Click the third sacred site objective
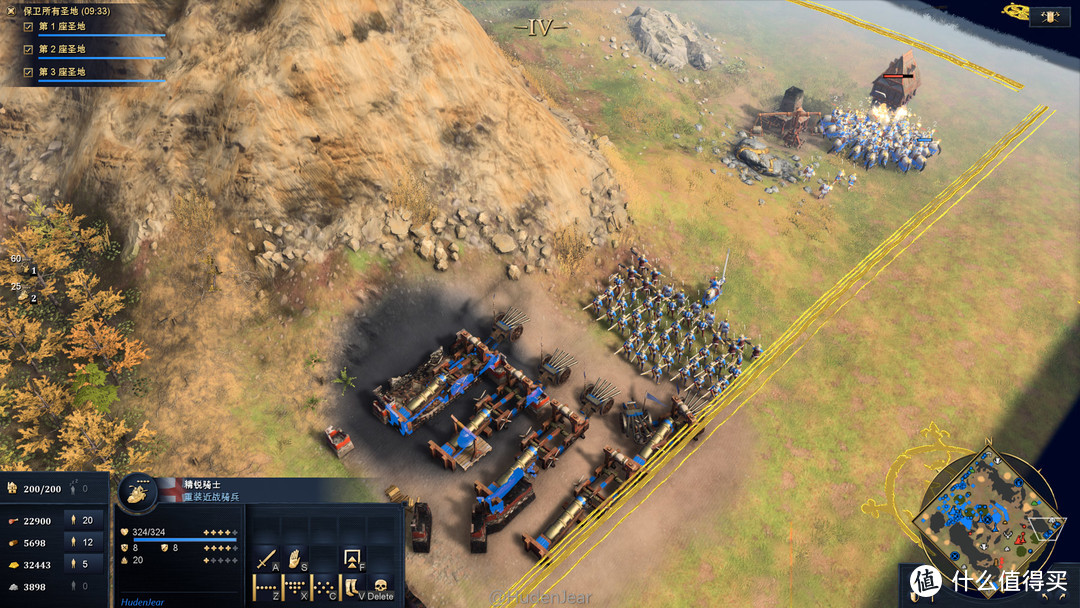Viewport: 1080px width, 608px height. pyautogui.click(x=62, y=72)
